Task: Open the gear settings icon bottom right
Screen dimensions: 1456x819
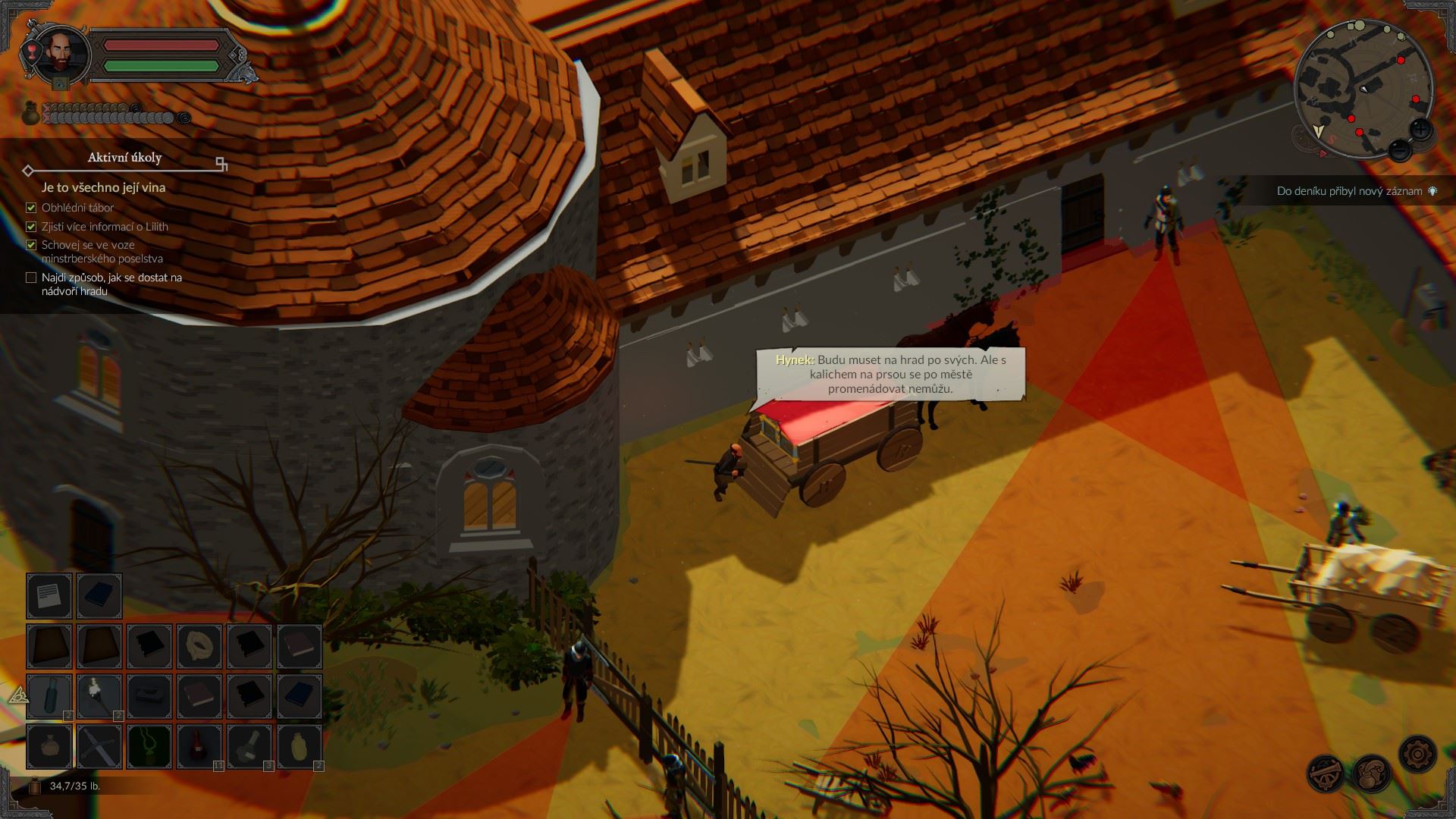Action: (x=1418, y=755)
